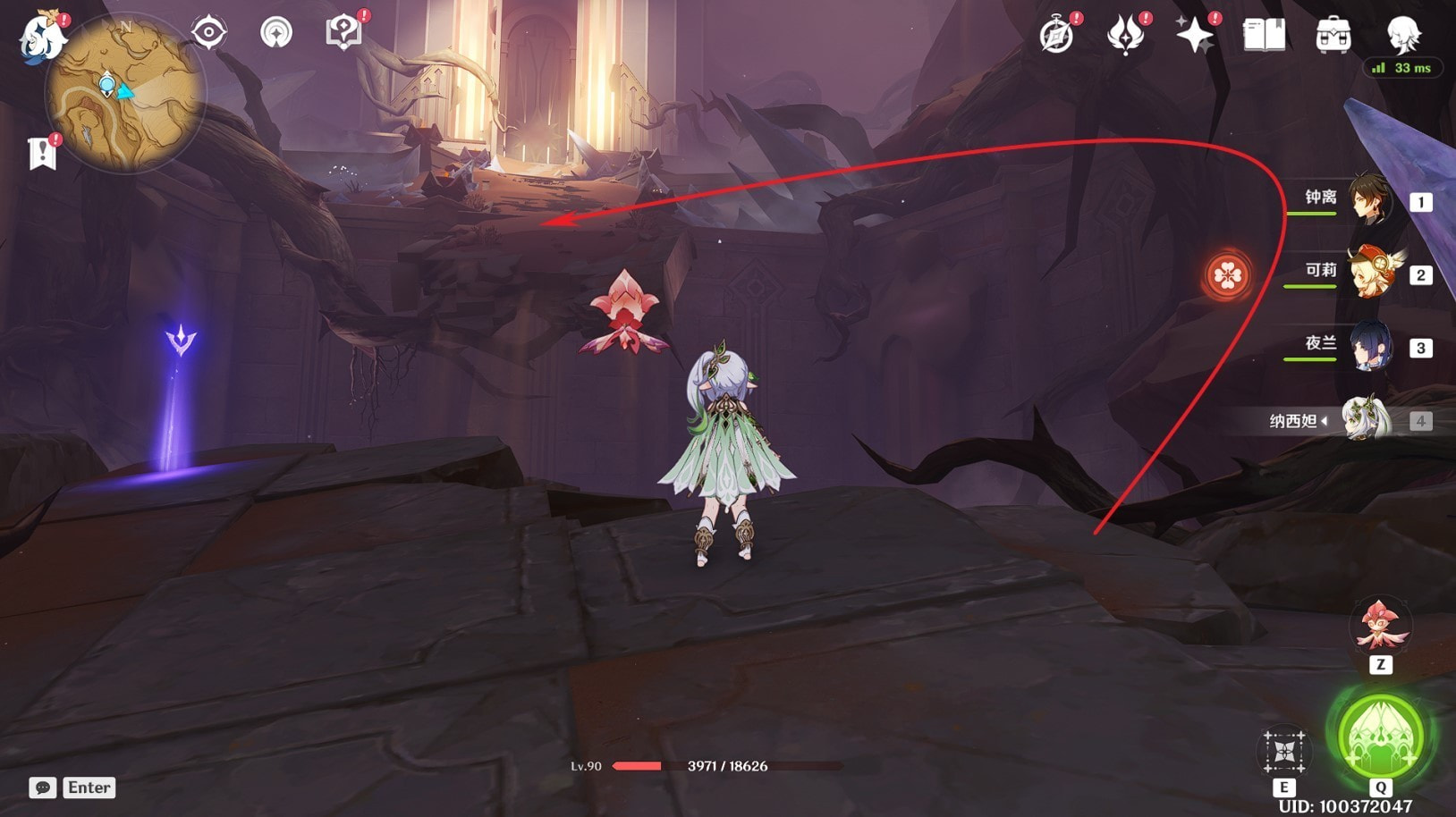Open the inventory backpack icon
The width and height of the screenshot is (1456, 817).
point(1333,36)
